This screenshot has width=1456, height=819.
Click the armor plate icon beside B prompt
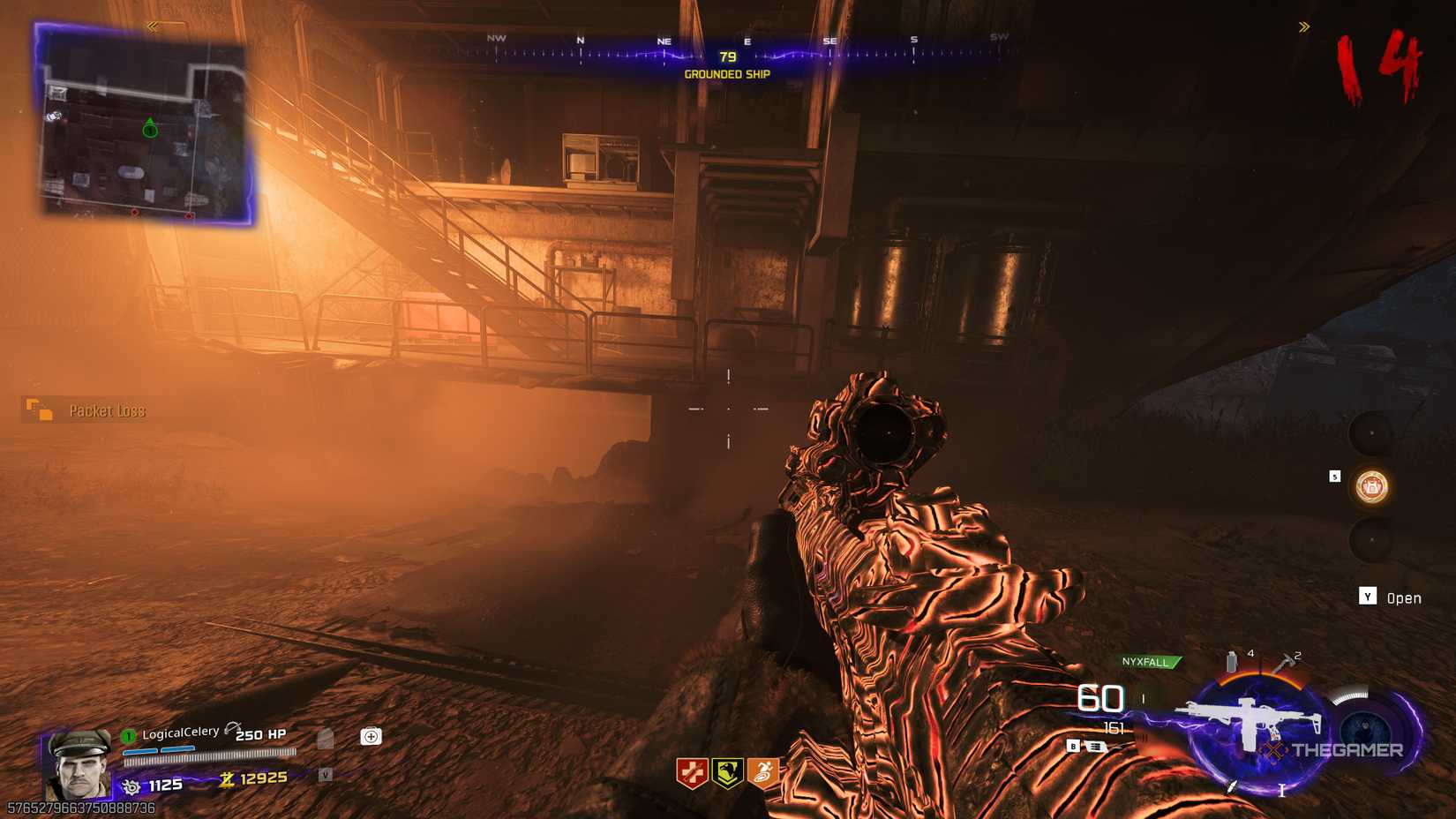point(1097,748)
